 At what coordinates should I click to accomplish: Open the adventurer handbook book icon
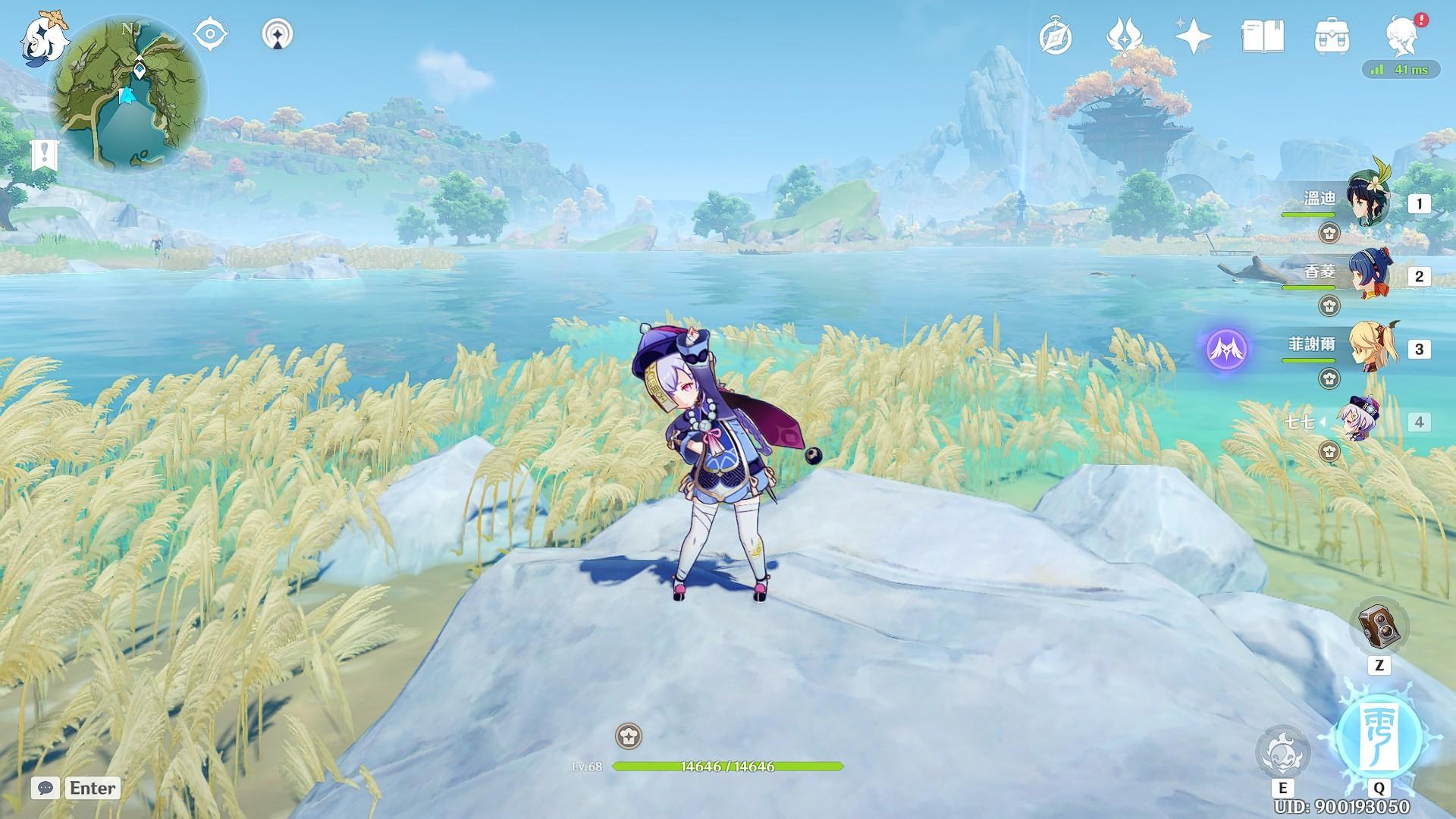click(x=1263, y=36)
